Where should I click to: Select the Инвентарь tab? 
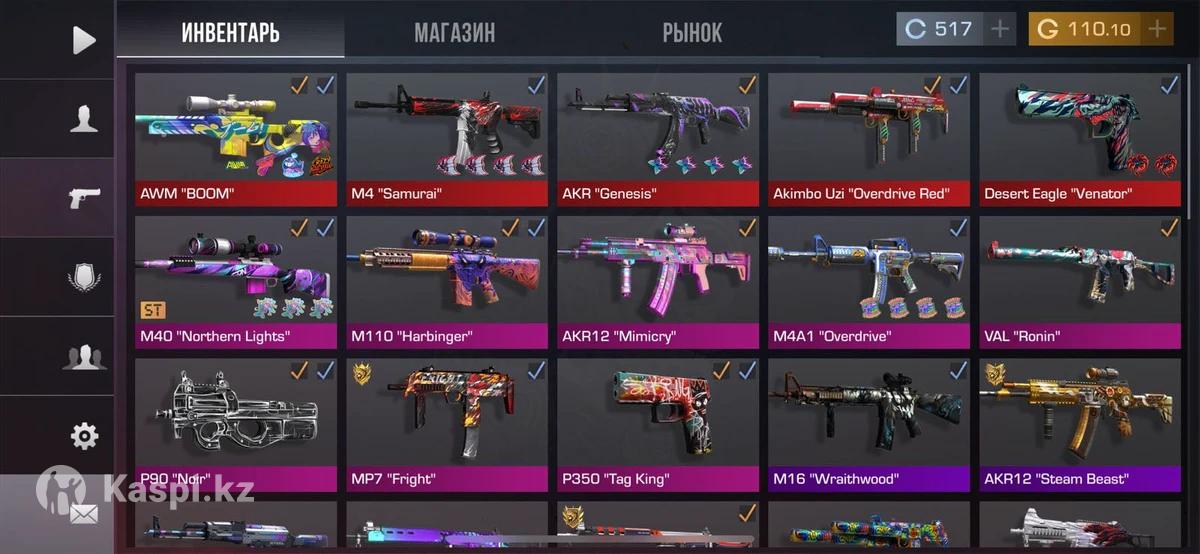point(230,32)
